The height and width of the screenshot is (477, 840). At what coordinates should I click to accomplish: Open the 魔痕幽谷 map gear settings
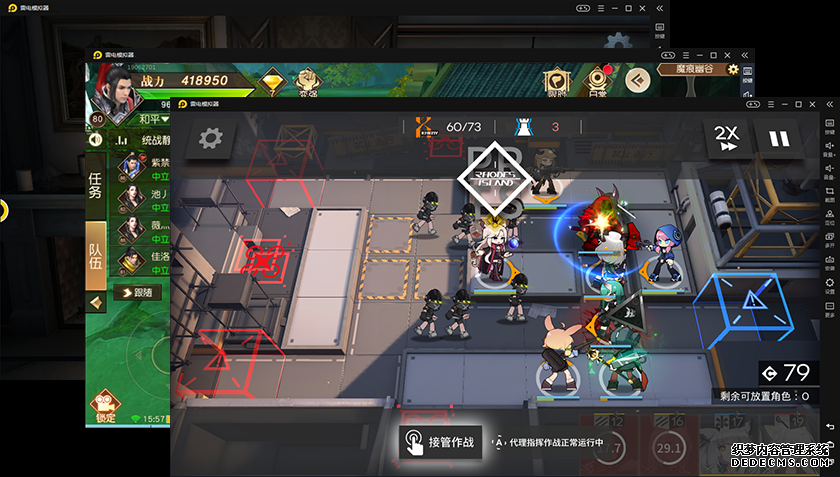tap(733, 70)
